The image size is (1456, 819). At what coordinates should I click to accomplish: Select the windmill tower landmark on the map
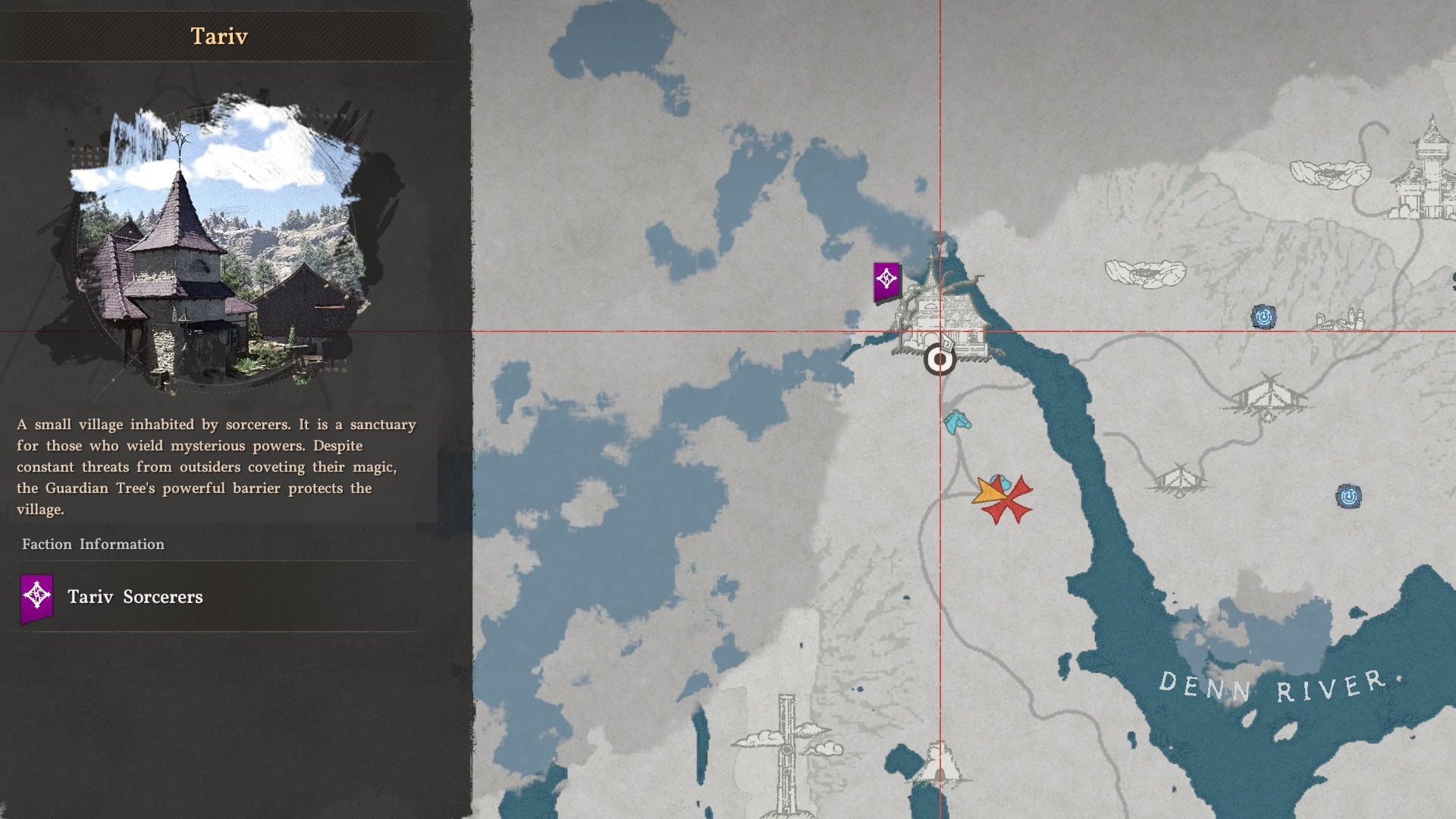pos(787,751)
